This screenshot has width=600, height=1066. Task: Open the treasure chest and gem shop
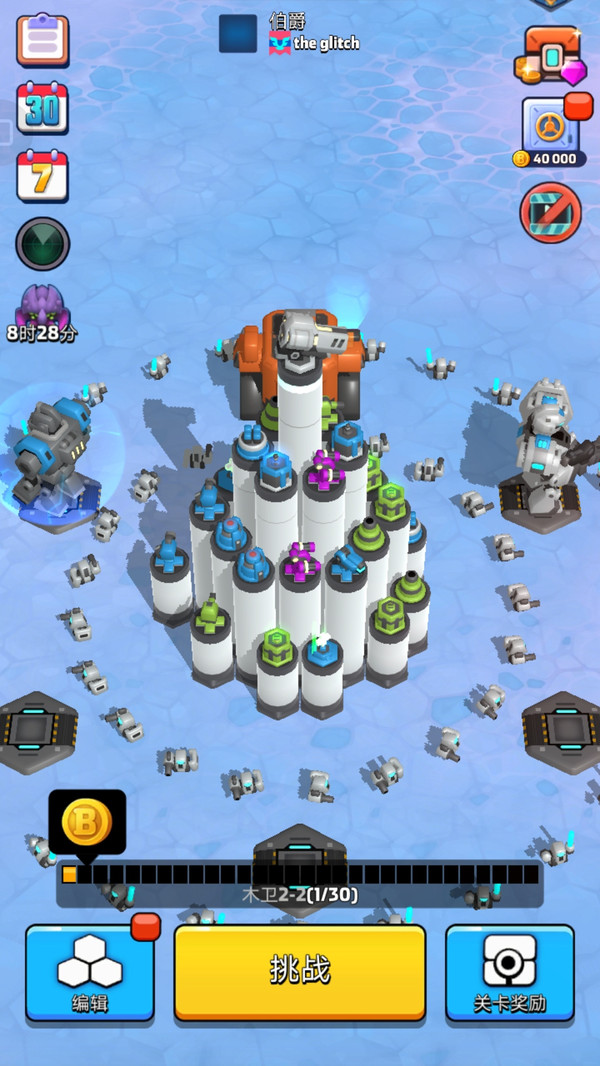point(550,55)
